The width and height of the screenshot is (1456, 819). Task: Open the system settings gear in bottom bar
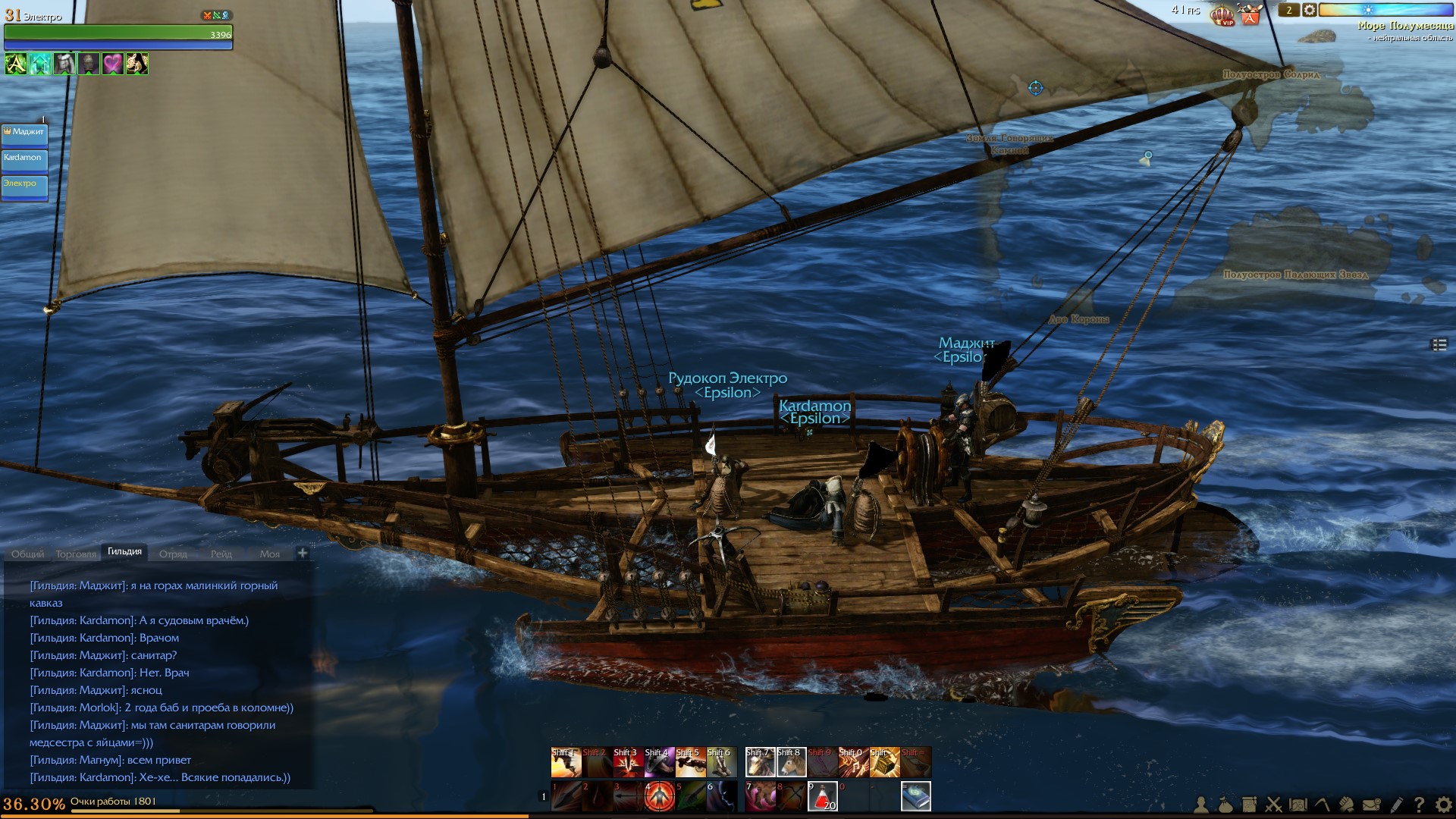click(x=1443, y=805)
